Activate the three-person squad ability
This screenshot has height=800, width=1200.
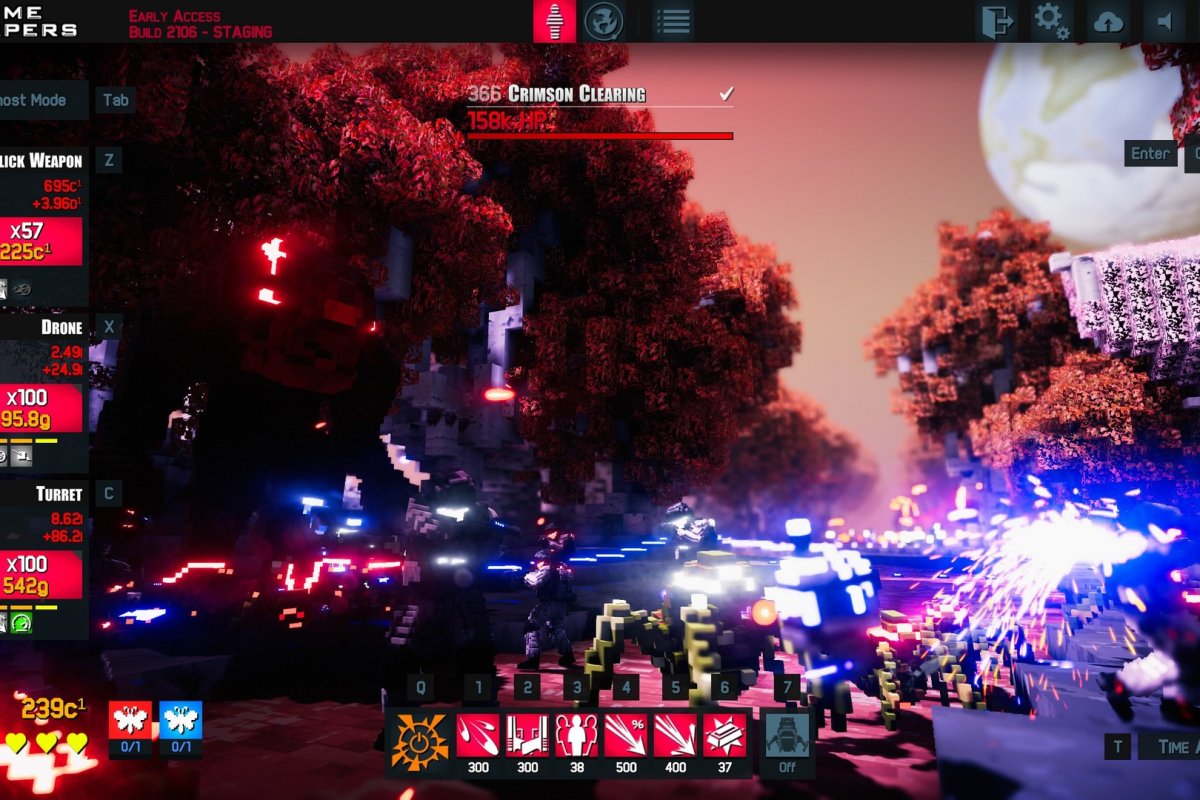click(x=577, y=736)
